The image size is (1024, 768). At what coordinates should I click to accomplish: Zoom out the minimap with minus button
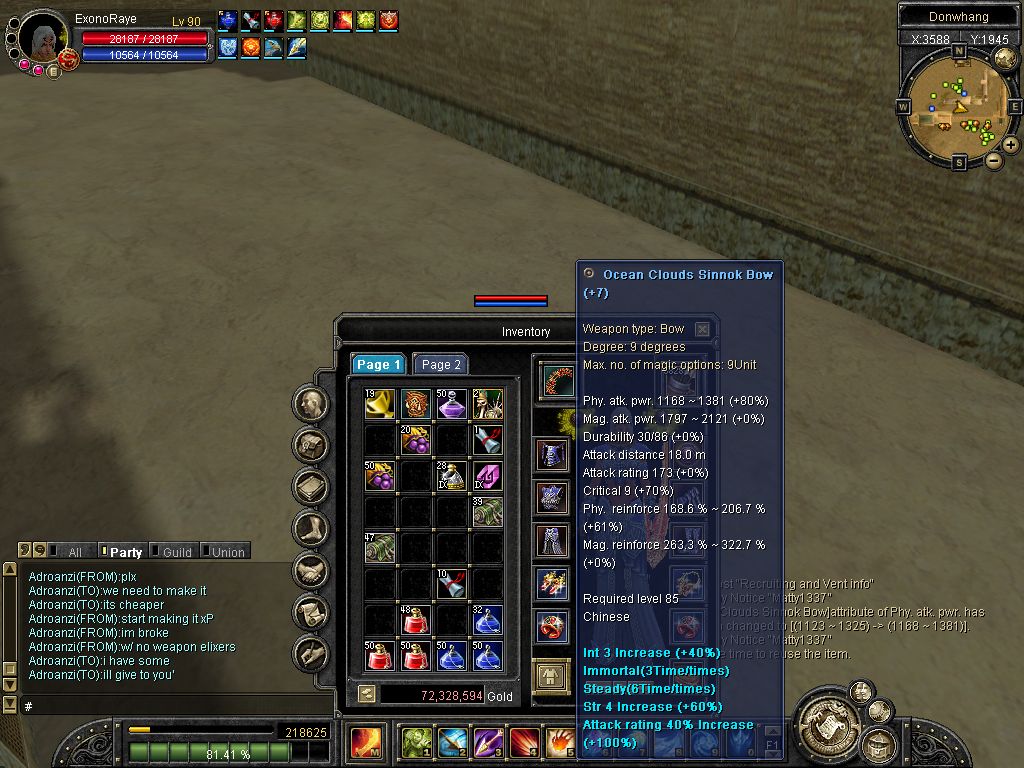[x=994, y=160]
